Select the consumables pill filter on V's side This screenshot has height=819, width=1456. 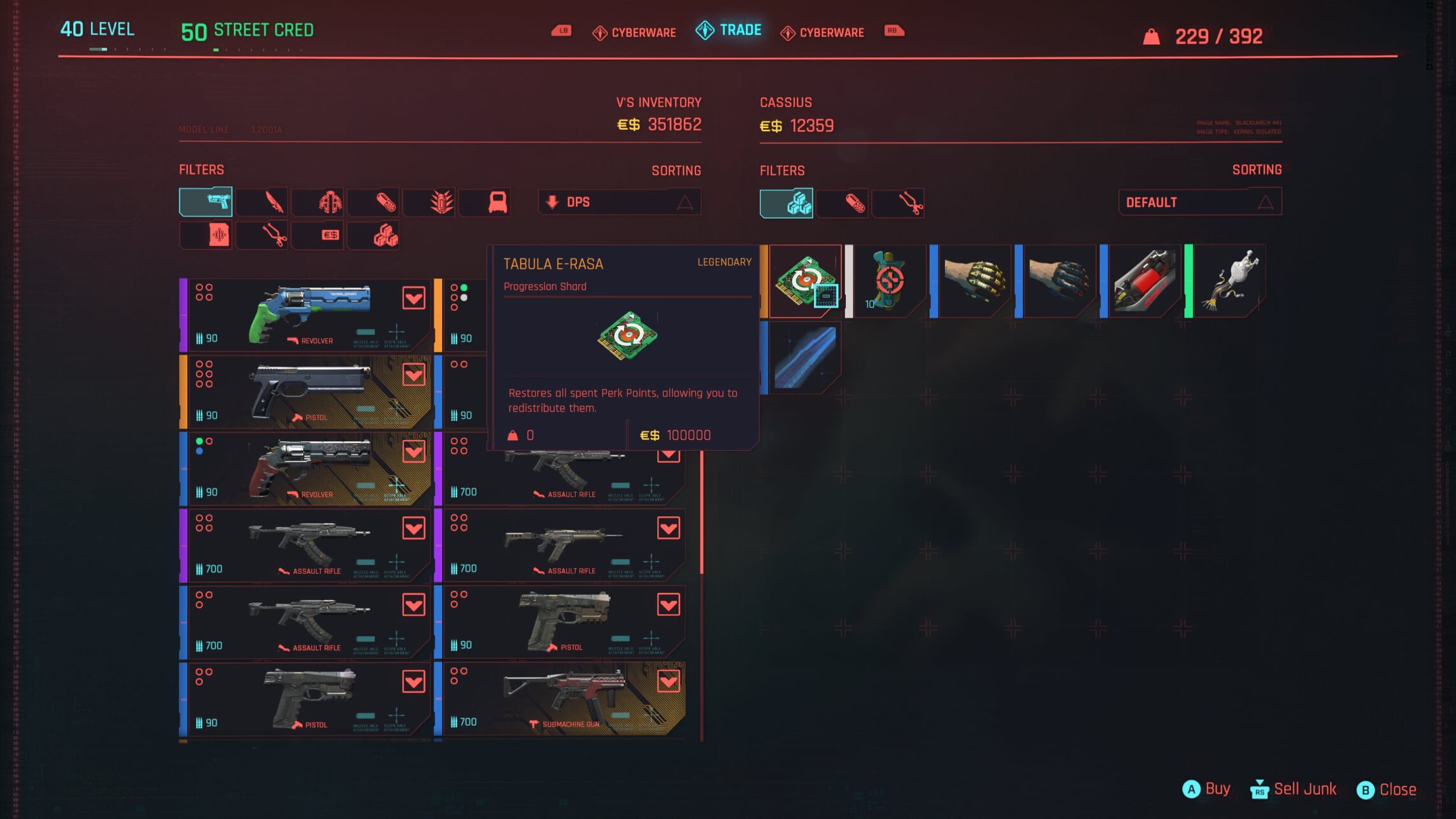point(373,201)
